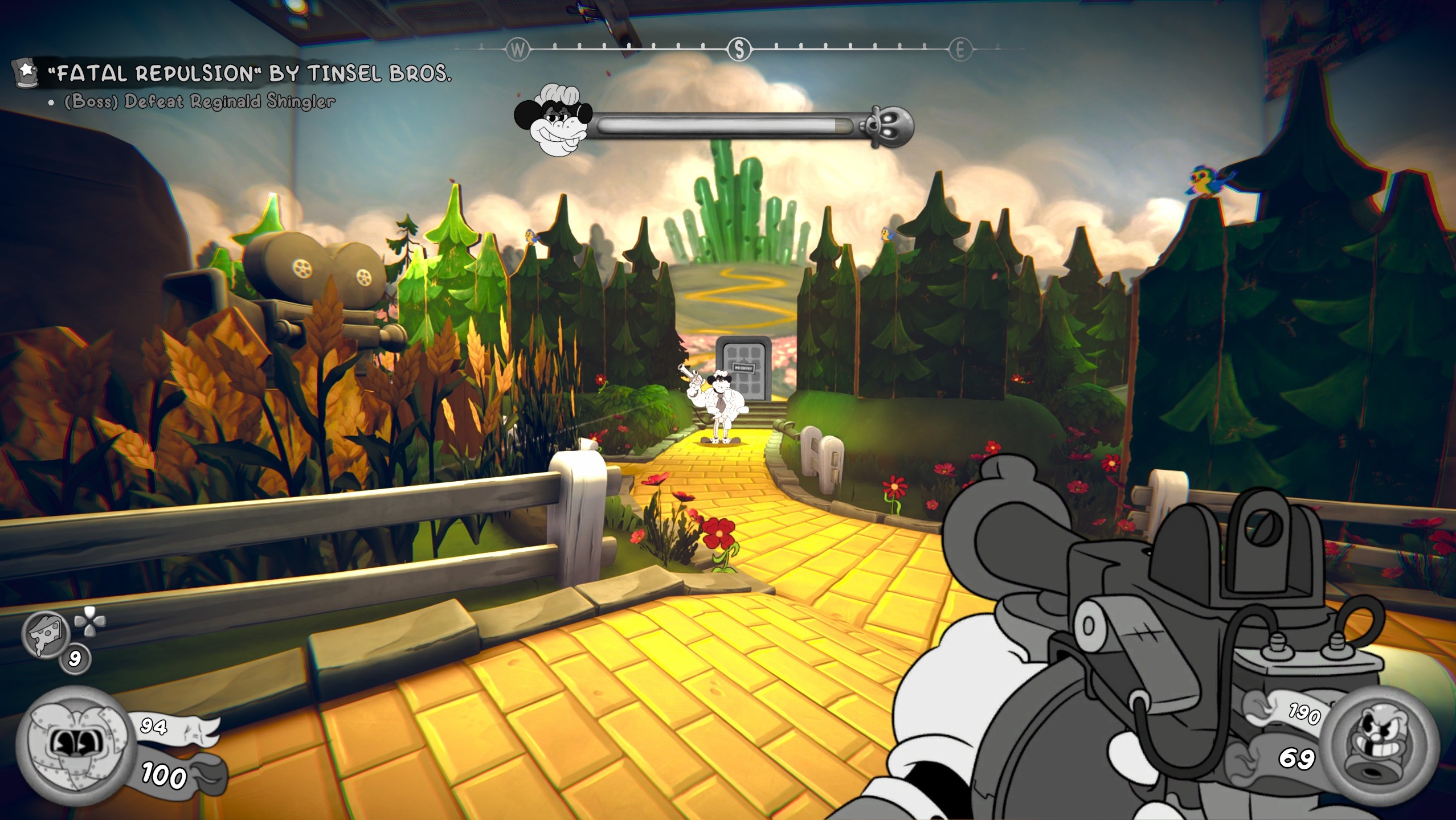1456x820 pixels.
Task: Select the "Defeat Reginald Shingler" boss objective
Action: (x=199, y=102)
